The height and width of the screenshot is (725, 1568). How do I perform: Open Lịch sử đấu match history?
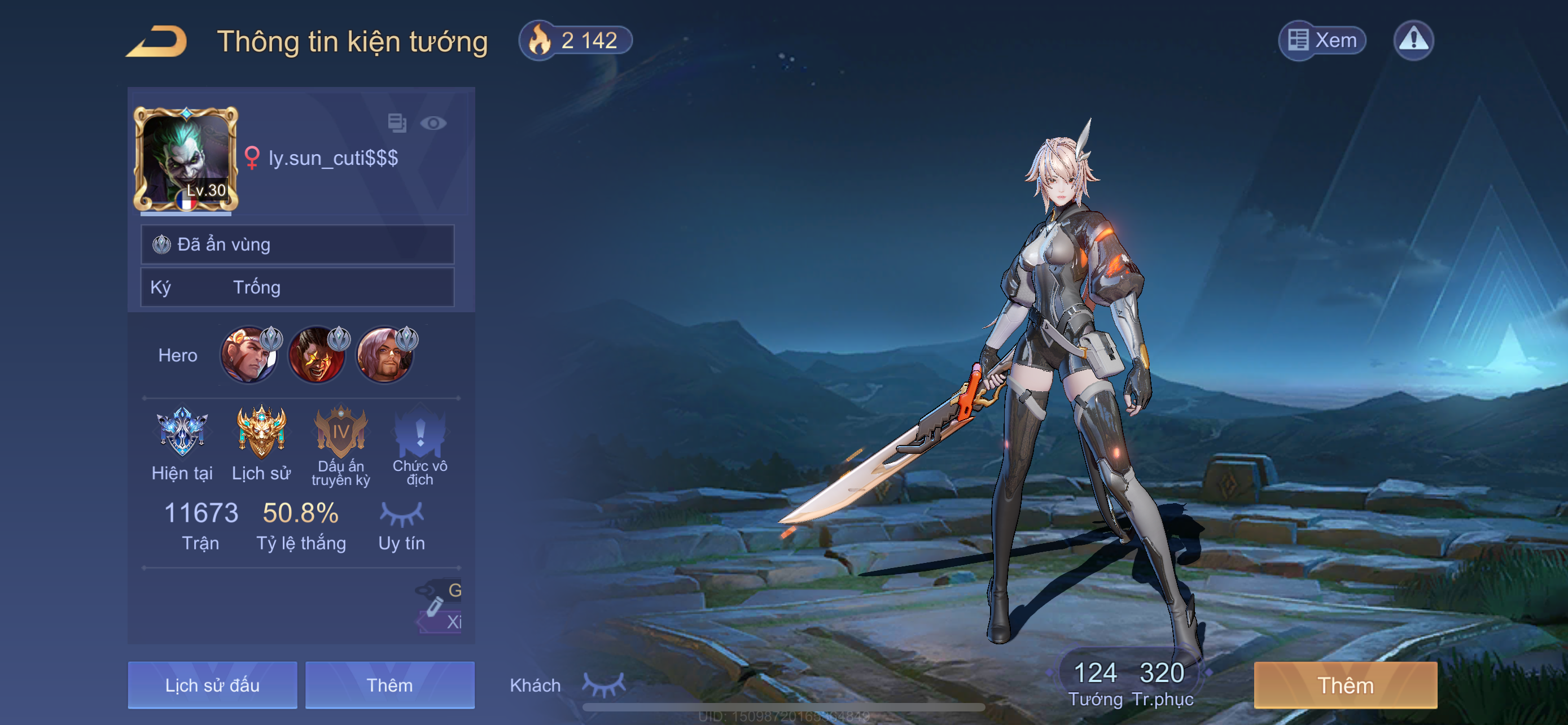click(x=212, y=685)
